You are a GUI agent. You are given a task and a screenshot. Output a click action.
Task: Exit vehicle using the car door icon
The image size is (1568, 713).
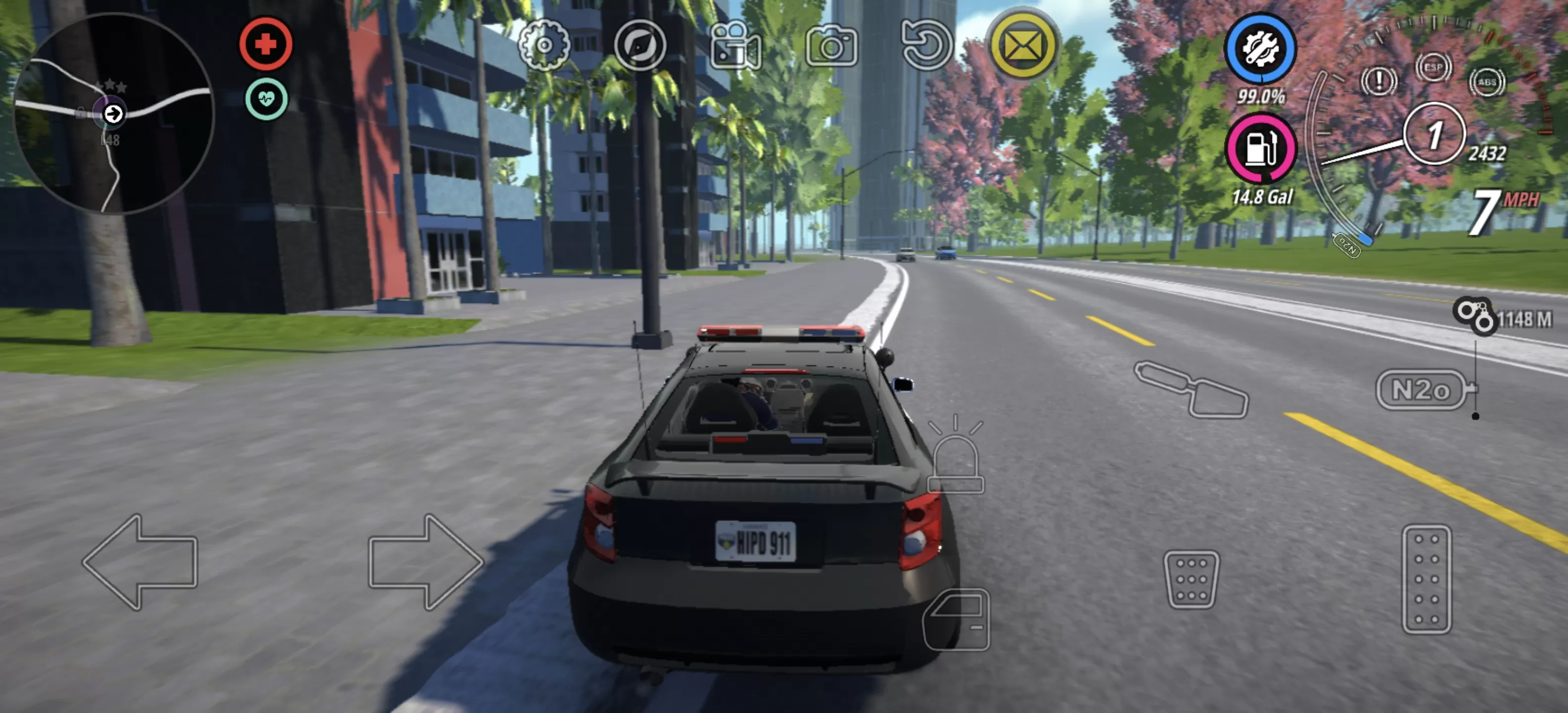pos(957,620)
